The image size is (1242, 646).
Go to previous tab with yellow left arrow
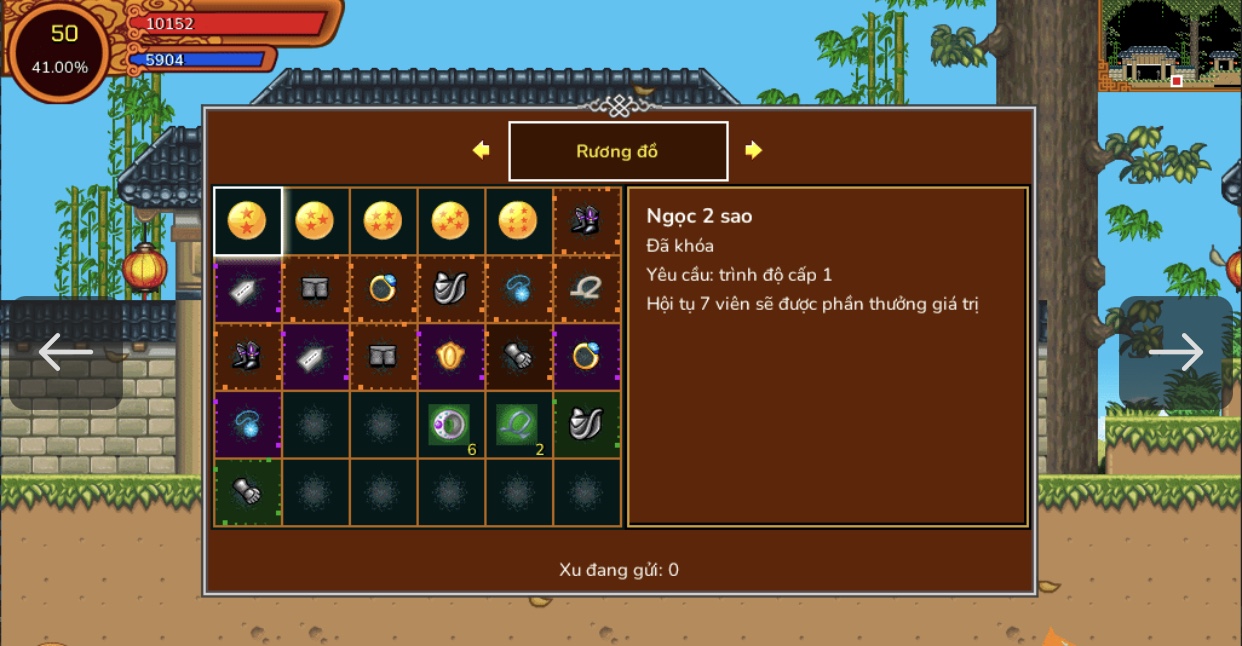(x=481, y=150)
